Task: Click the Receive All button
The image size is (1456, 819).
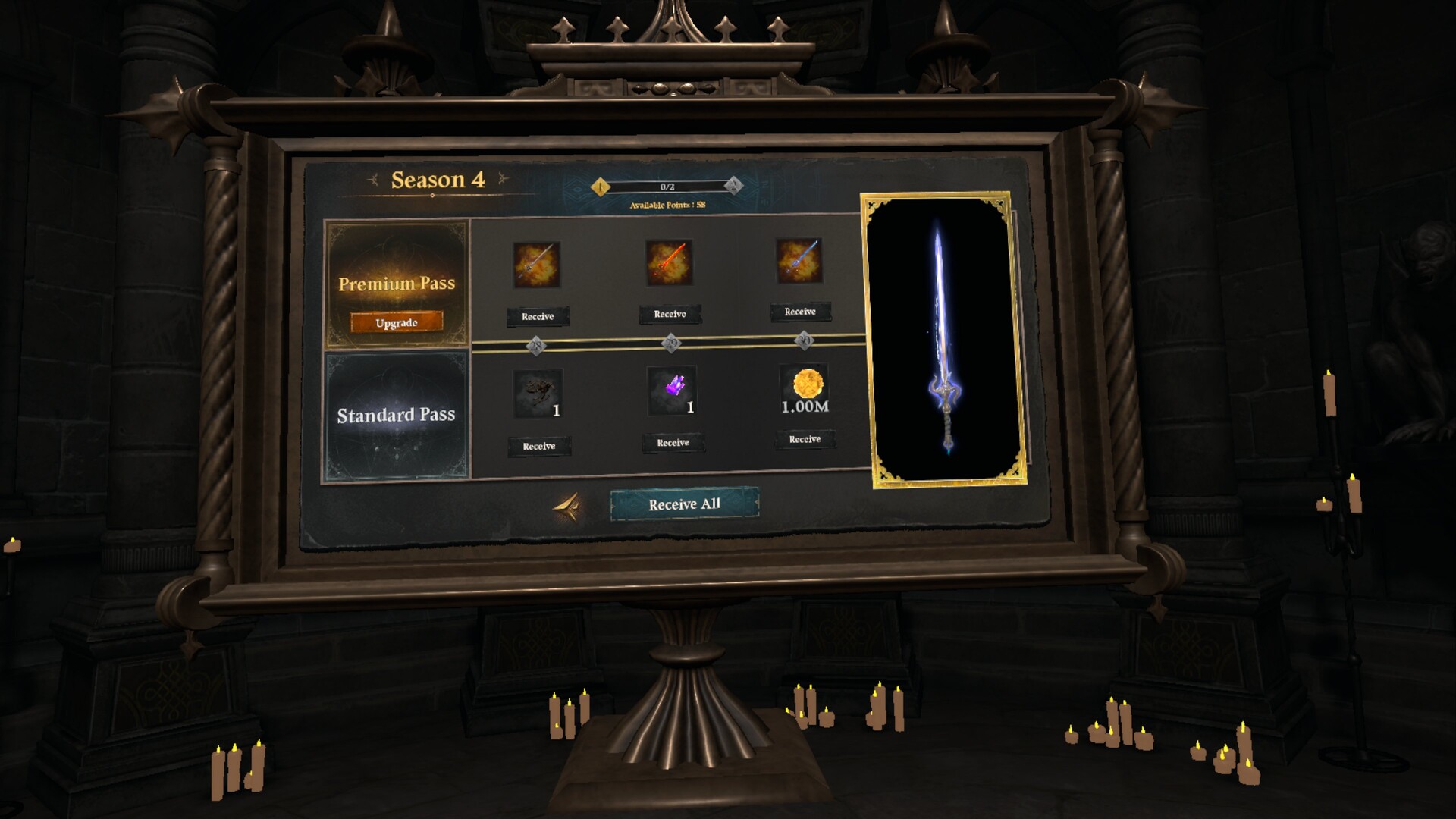Action: coord(682,503)
